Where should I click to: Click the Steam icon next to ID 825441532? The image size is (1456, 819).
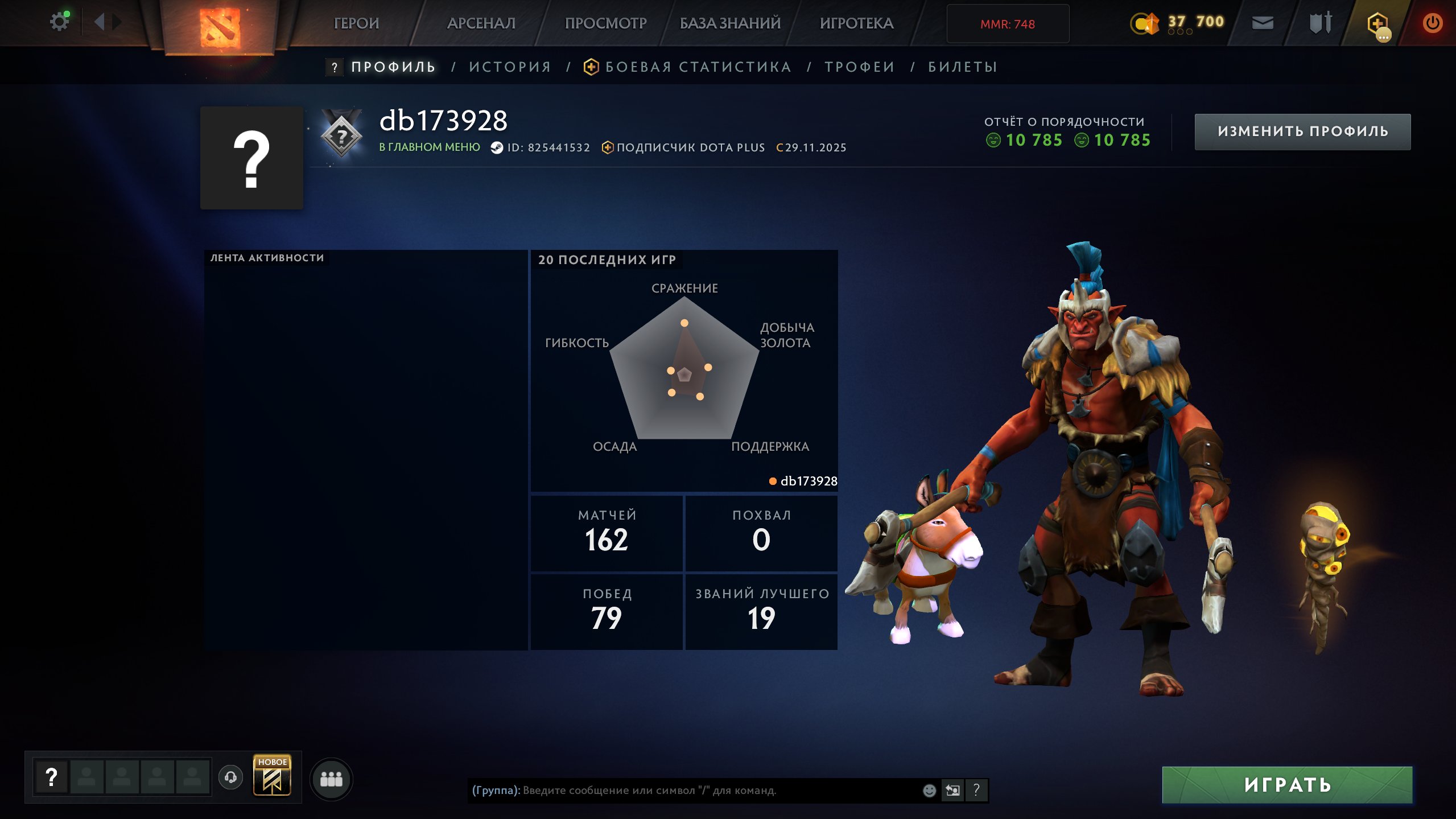497,147
